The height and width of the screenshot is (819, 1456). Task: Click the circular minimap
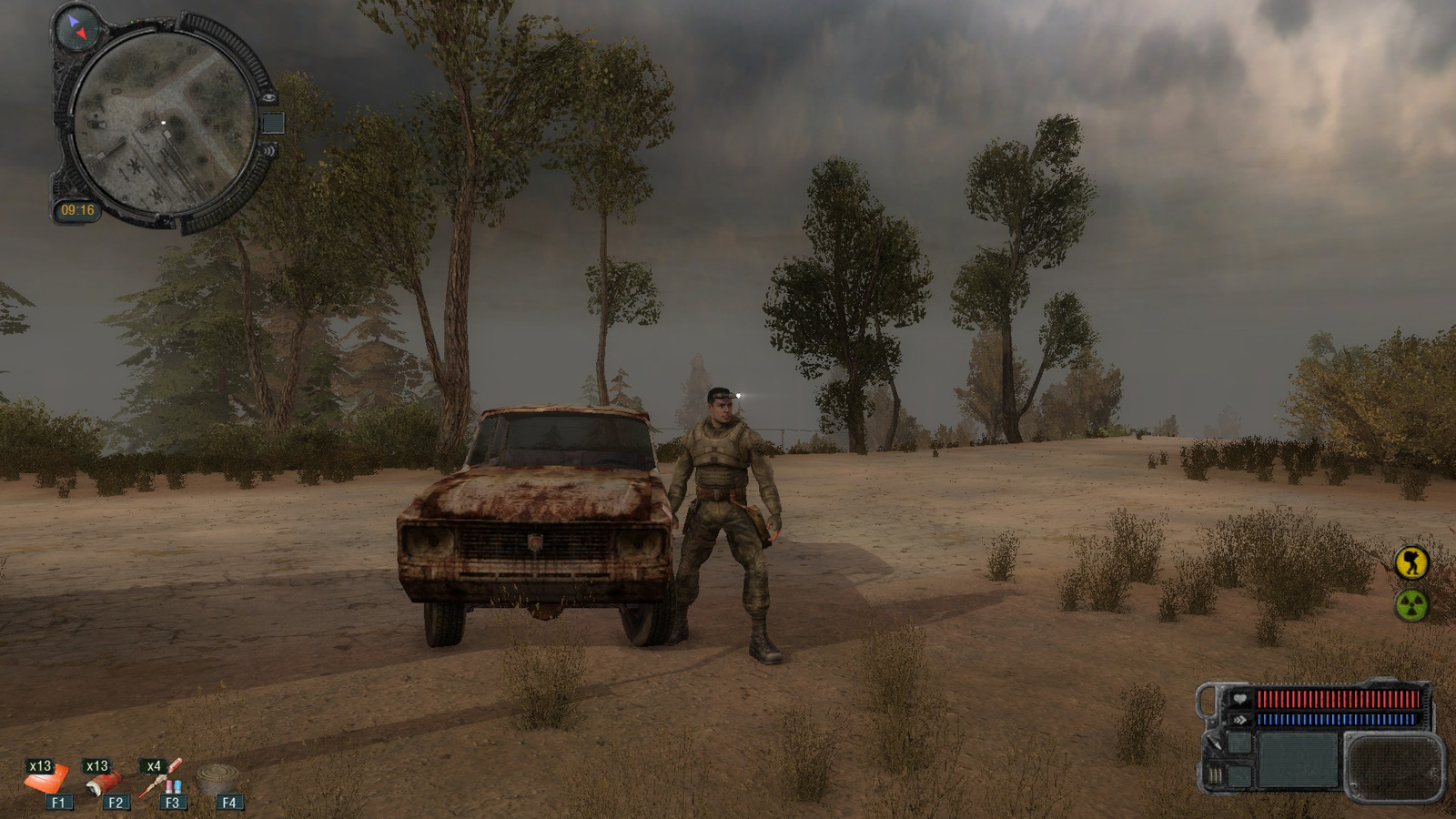(x=163, y=123)
